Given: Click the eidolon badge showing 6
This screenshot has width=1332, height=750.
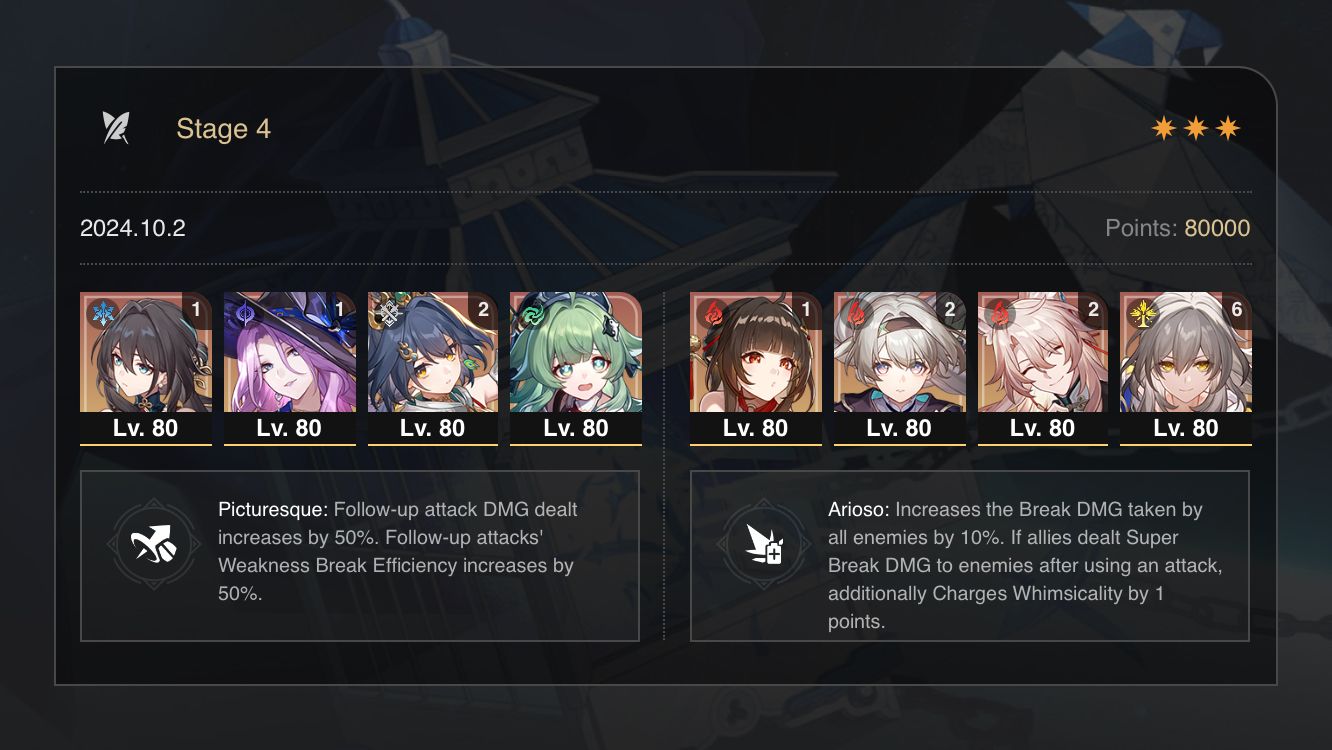Looking at the screenshot, I should (1238, 309).
